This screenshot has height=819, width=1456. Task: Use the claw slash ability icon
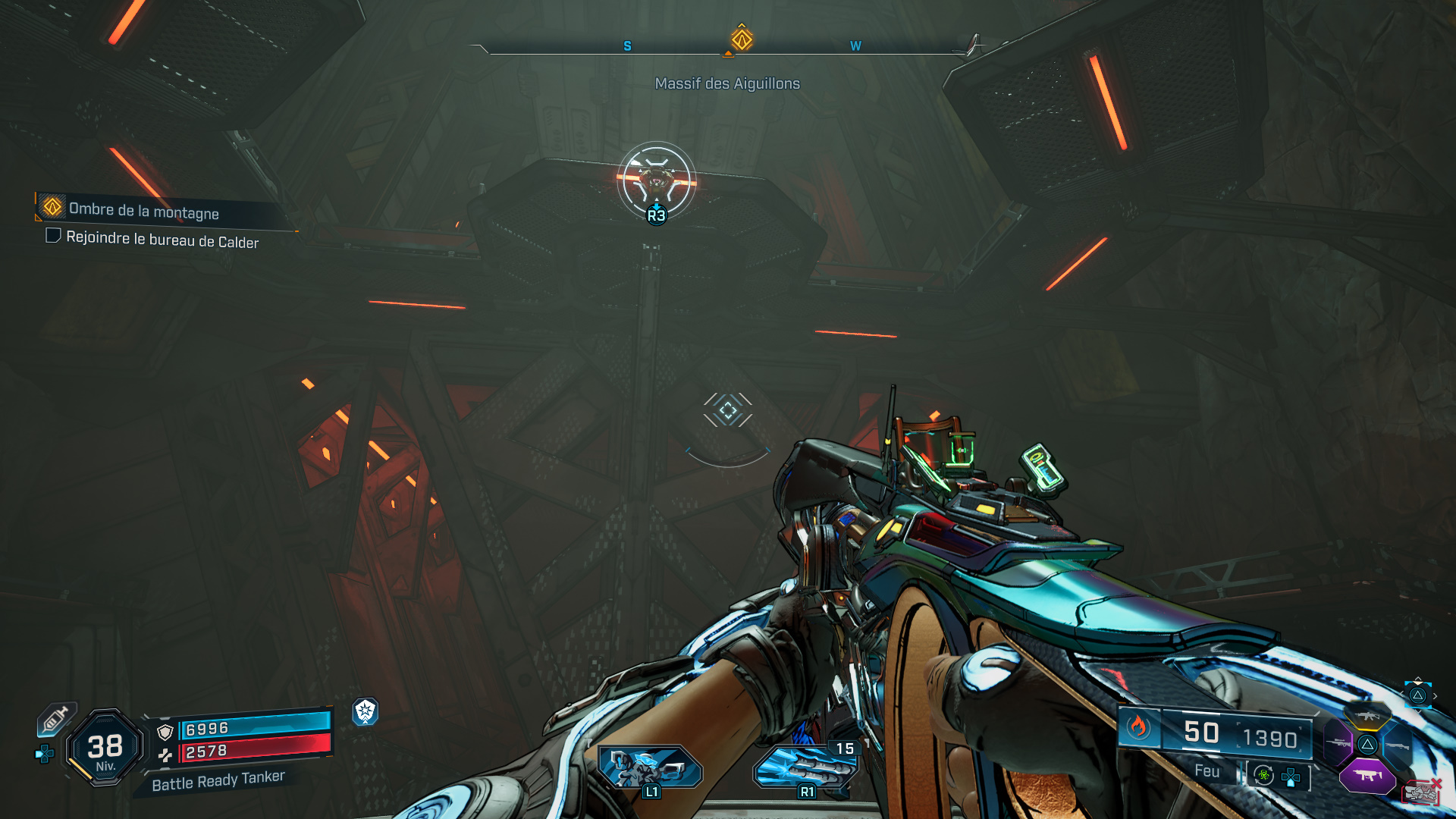click(804, 767)
